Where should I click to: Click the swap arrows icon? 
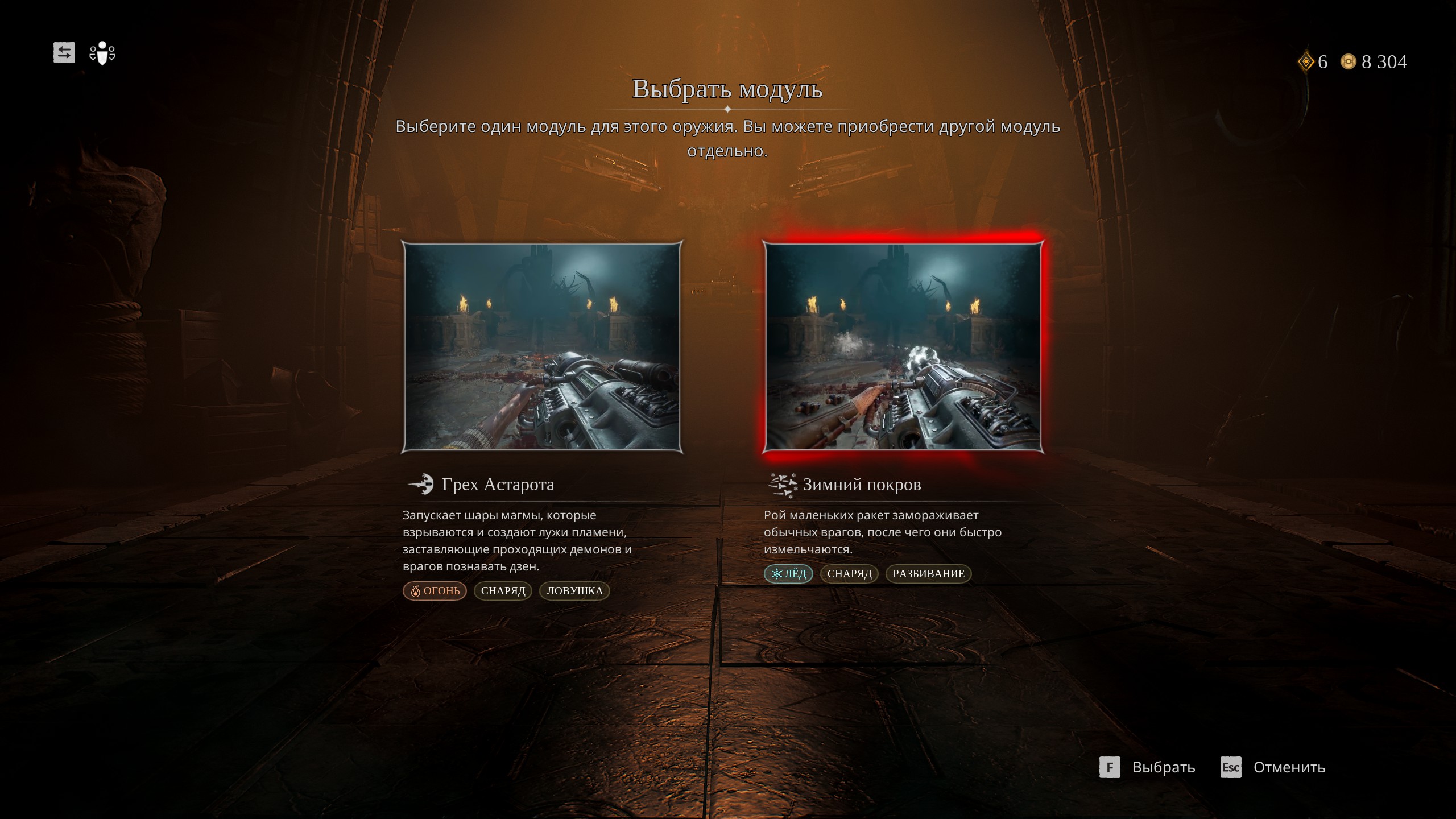(64, 53)
